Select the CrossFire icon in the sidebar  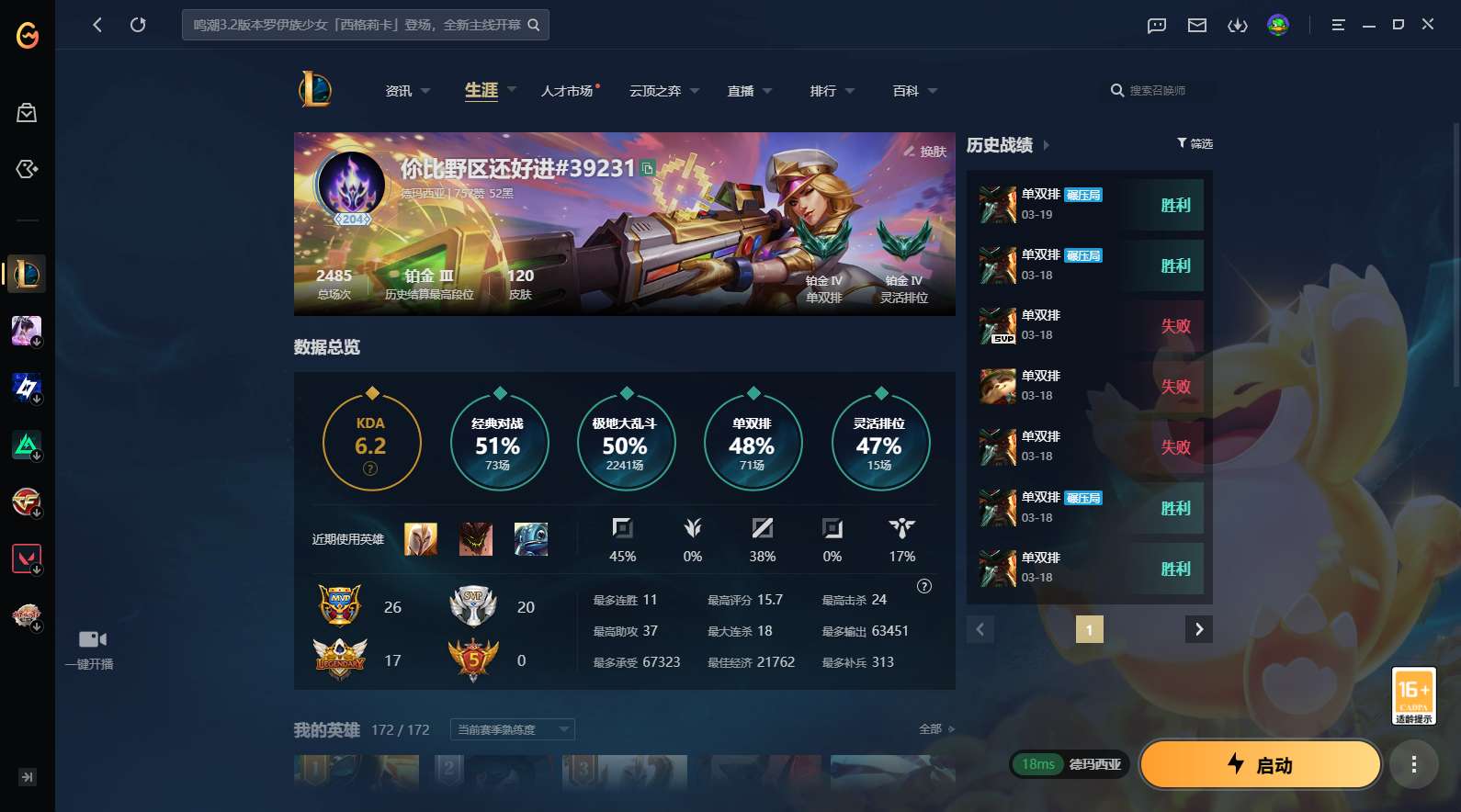pyautogui.click(x=27, y=502)
